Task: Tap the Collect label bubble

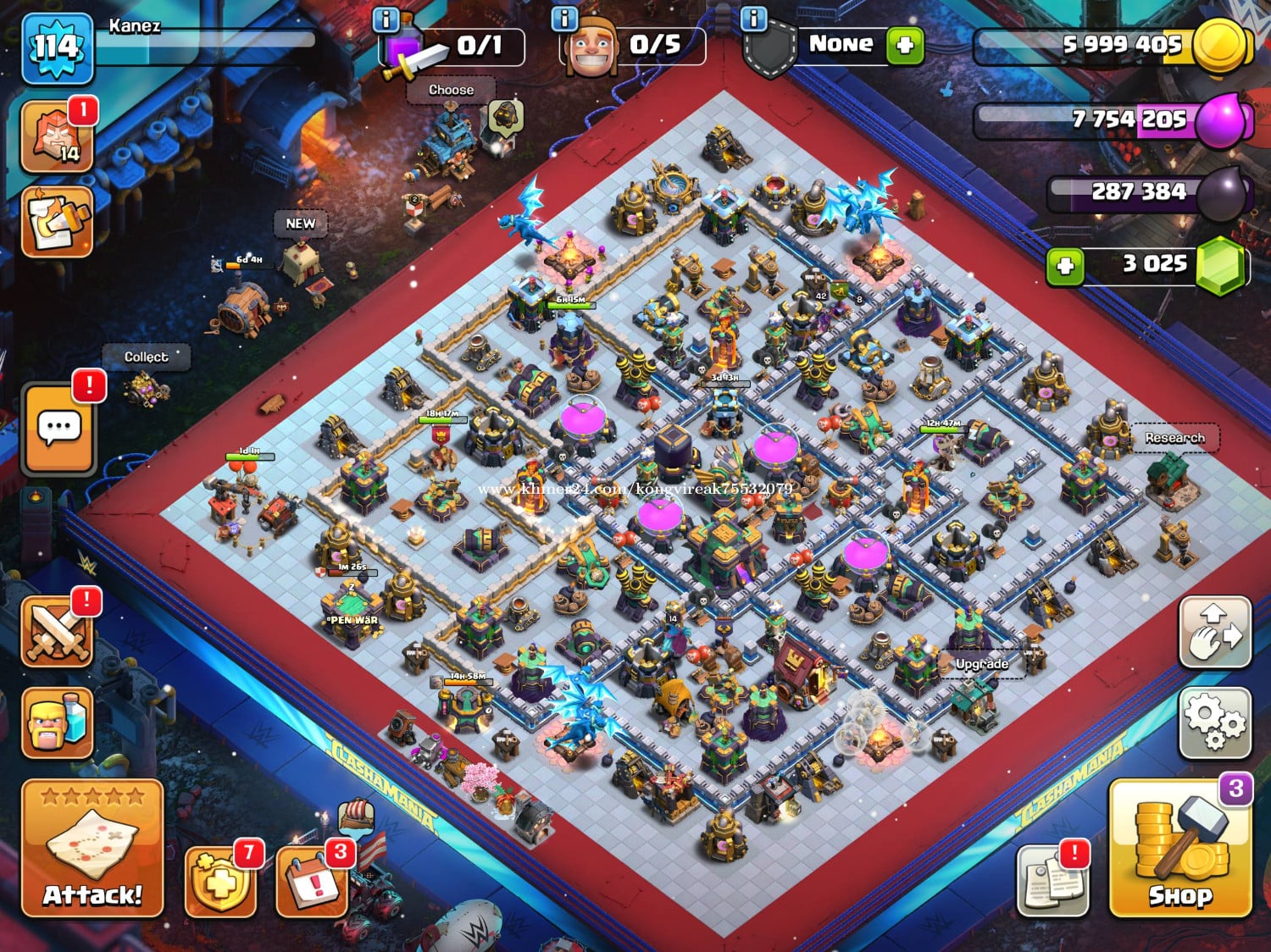Action: coord(146,357)
